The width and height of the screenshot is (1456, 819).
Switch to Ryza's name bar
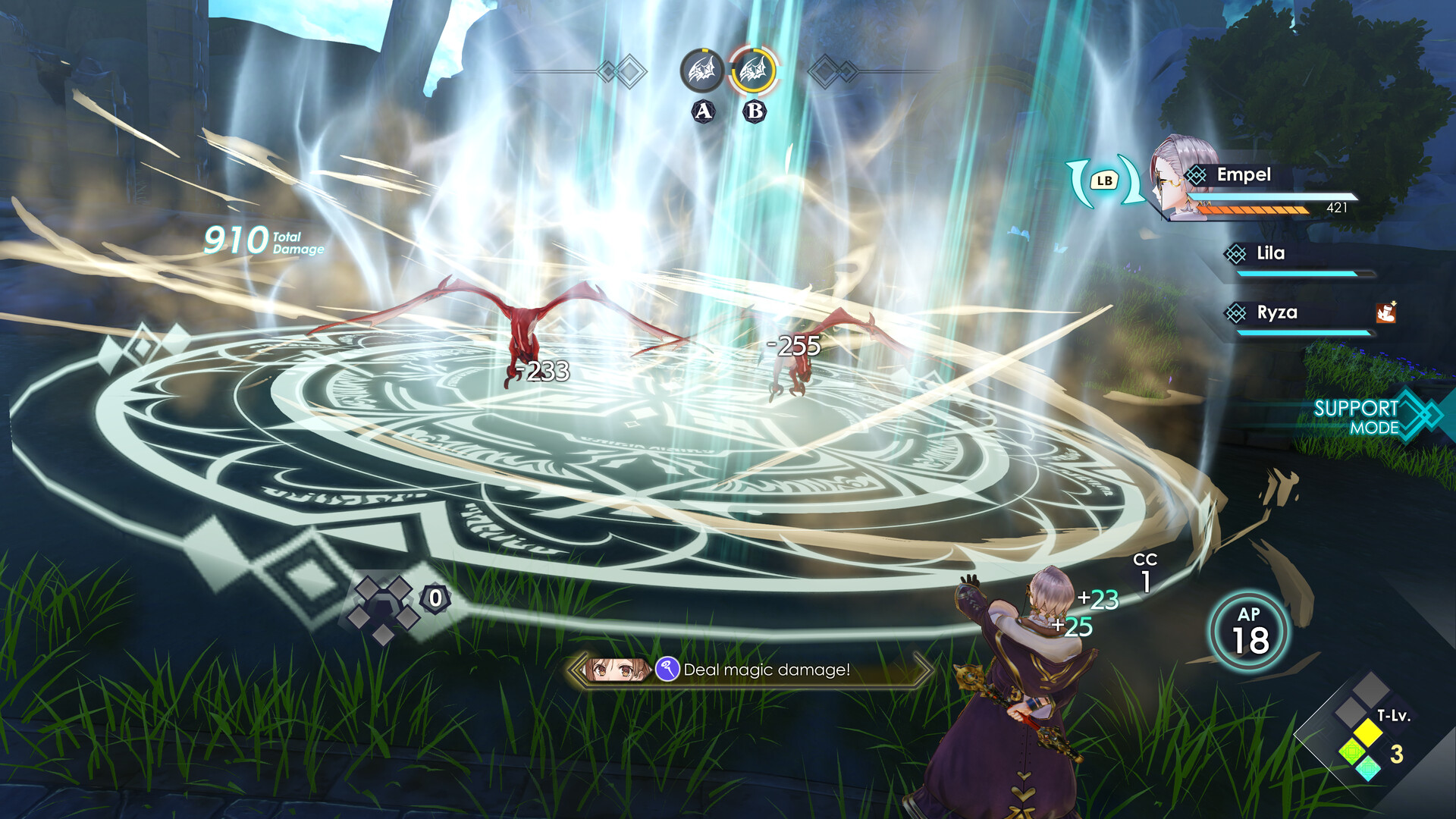(1276, 312)
